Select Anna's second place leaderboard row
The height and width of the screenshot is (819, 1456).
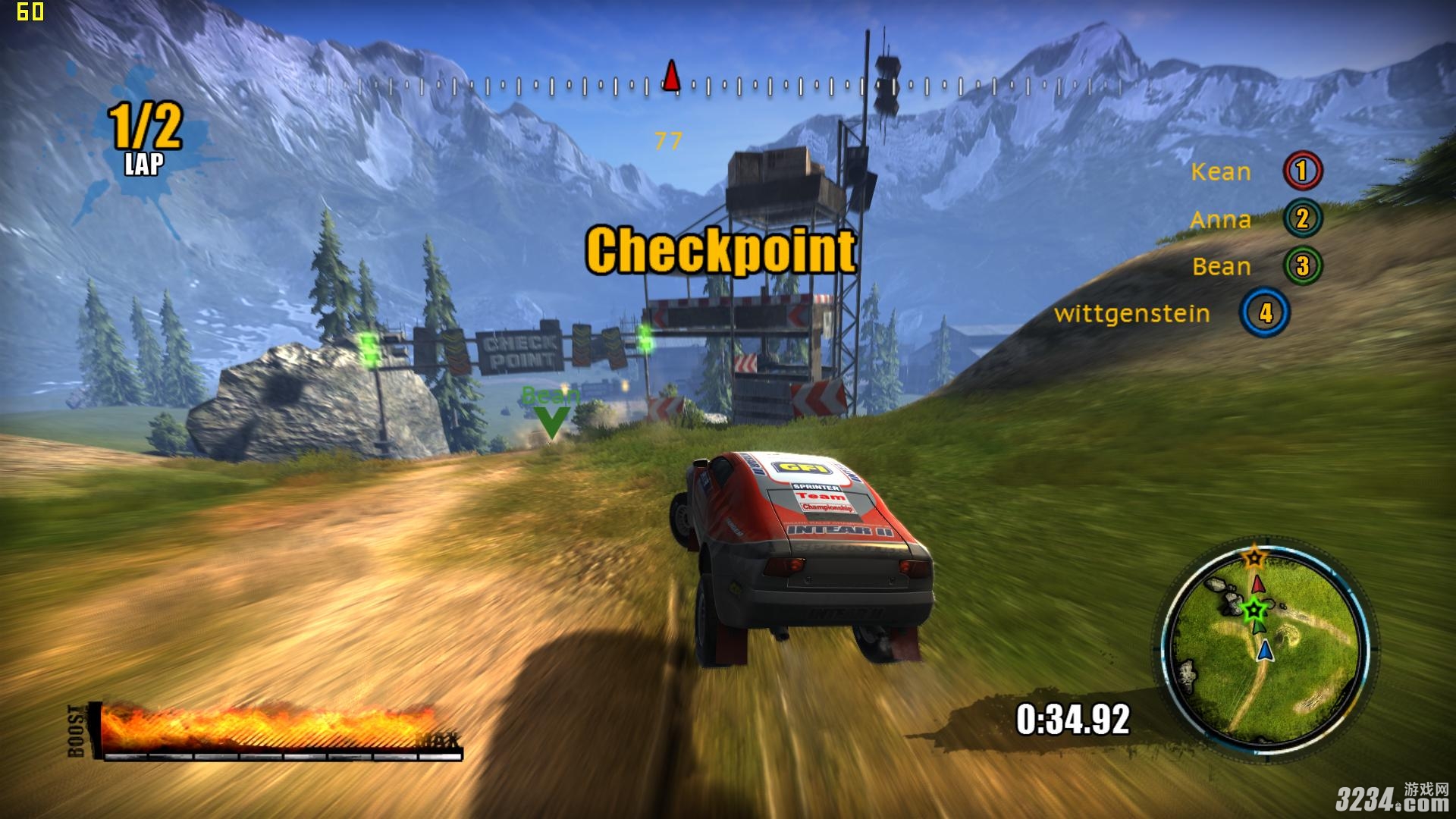[1256, 219]
